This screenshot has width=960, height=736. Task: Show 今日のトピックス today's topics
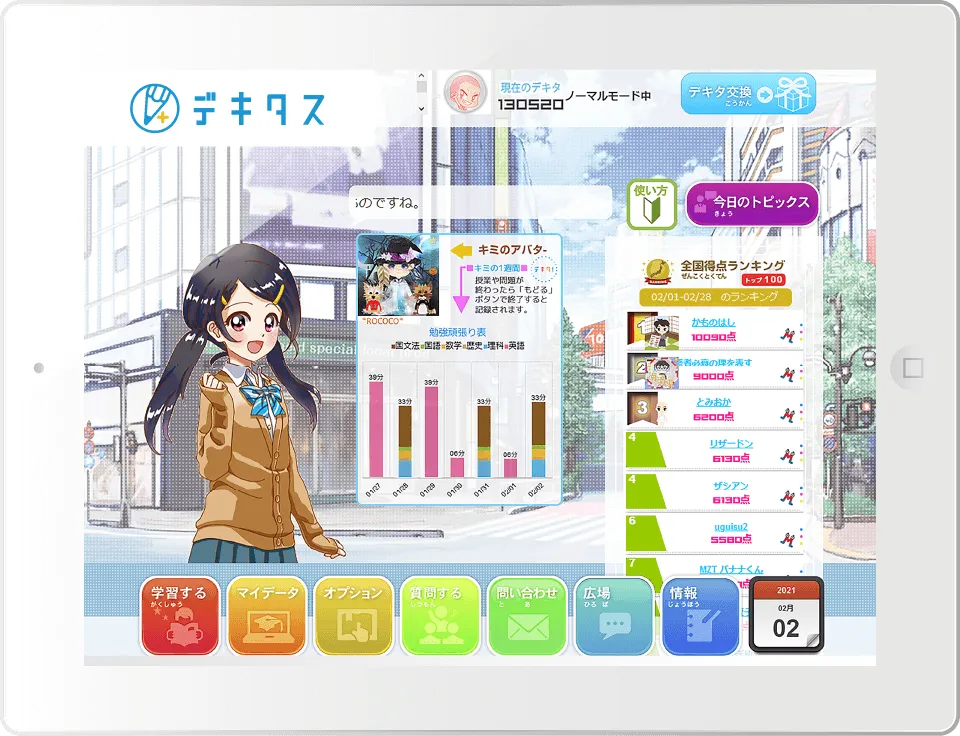pos(753,203)
